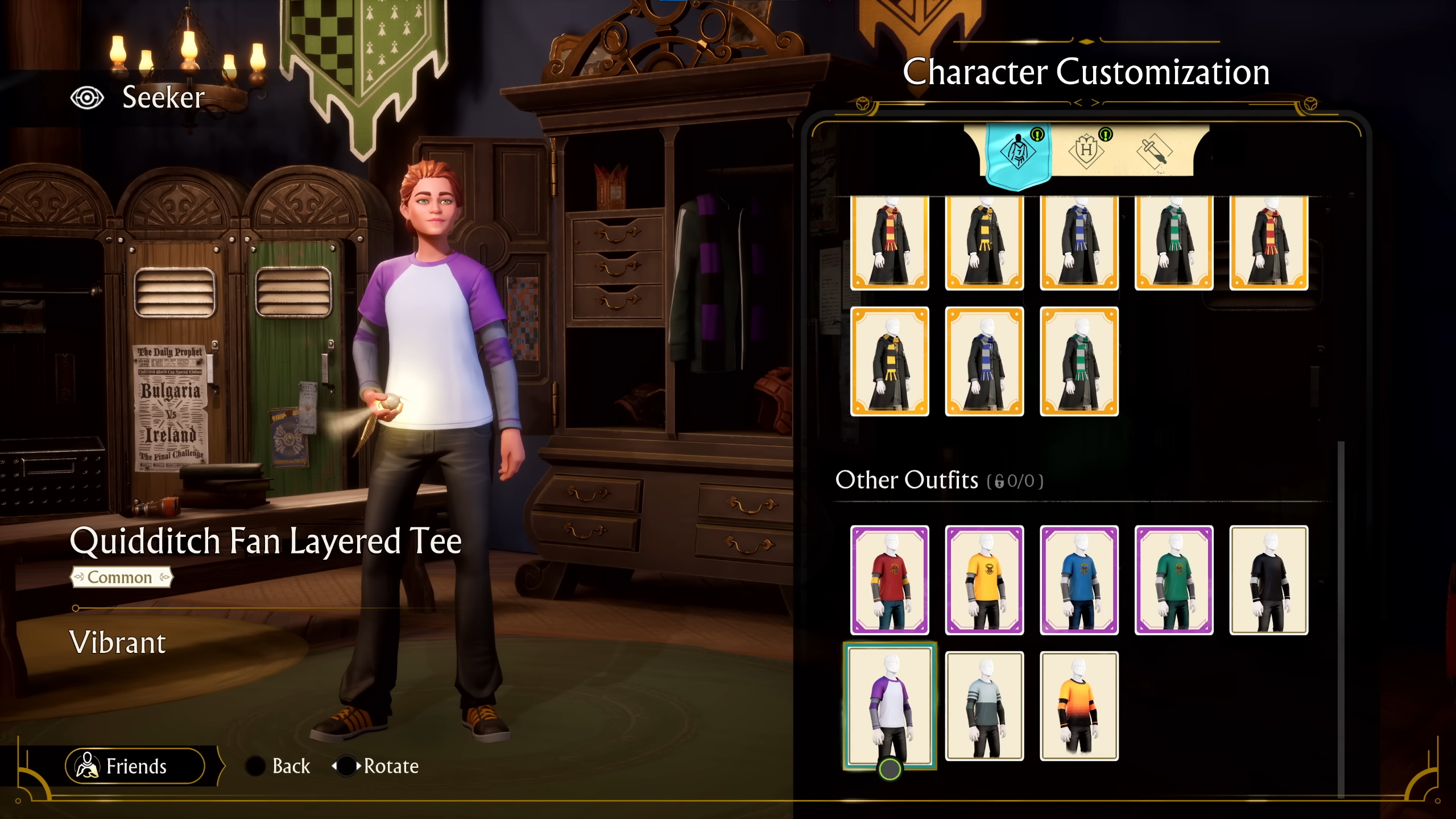1456x819 pixels.
Task: Equip the gray and teal layered tee
Action: (985, 706)
